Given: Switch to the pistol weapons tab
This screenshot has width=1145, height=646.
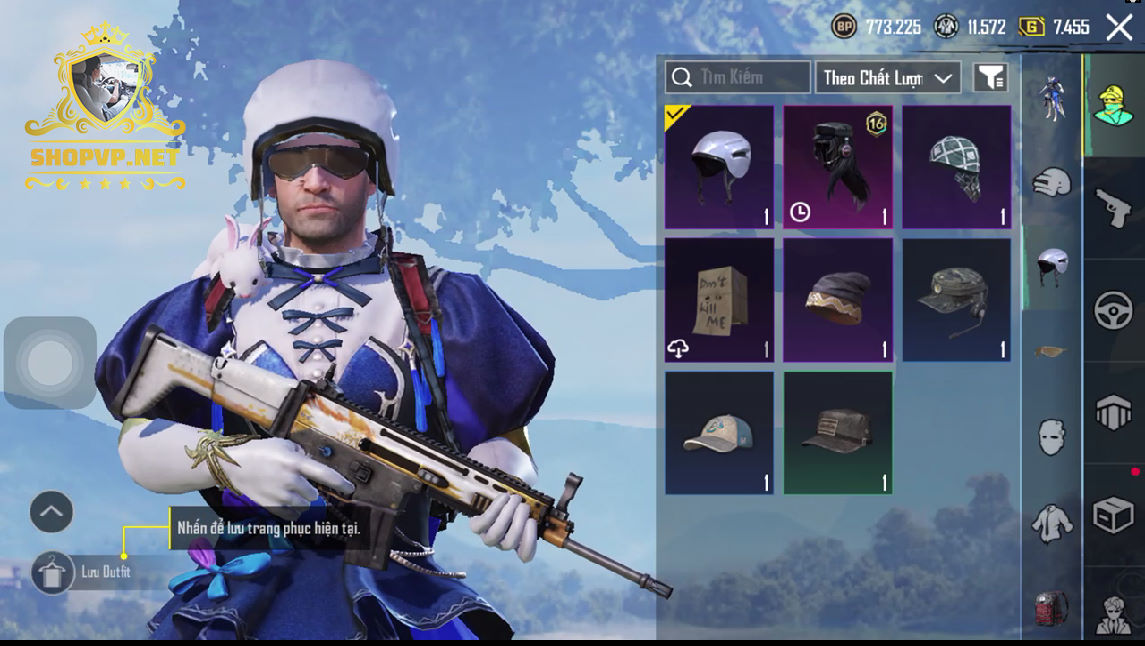Looking at the screenshot, I should [x=1113, y=208].
